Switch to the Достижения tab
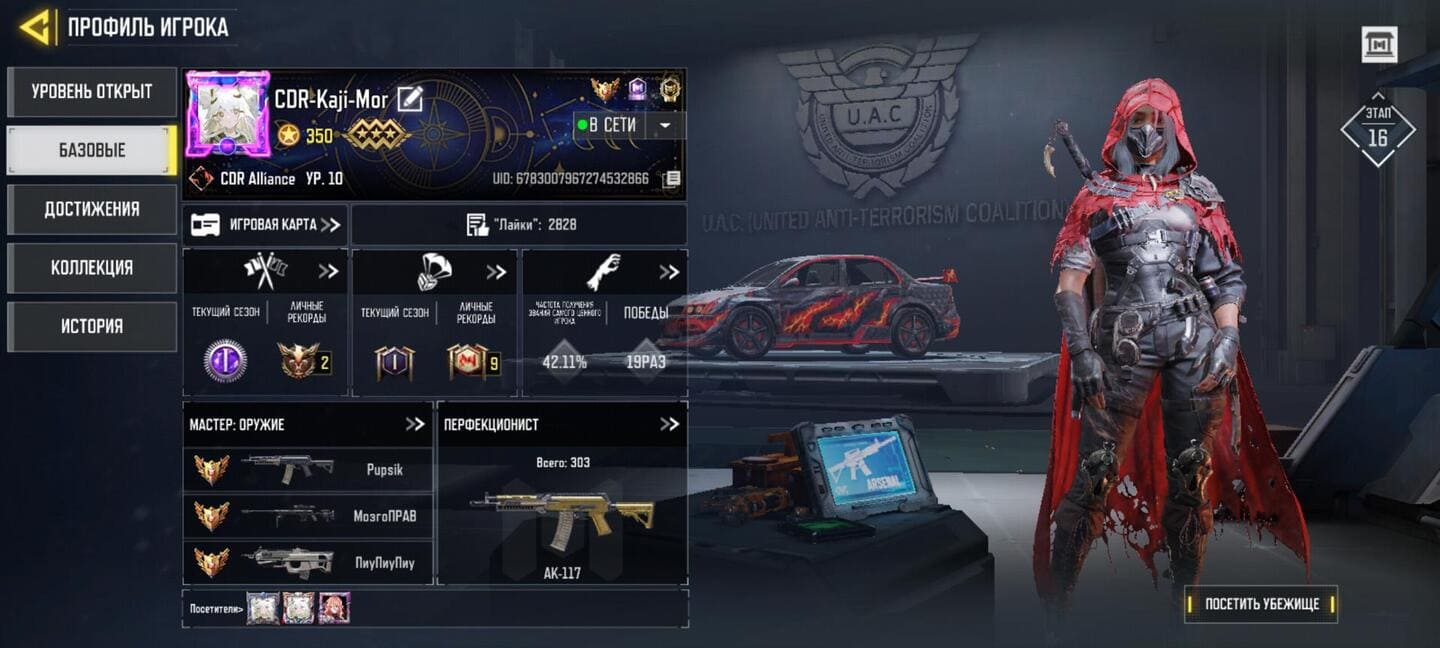Screen dimensions: 1440x648 [91, 209]
